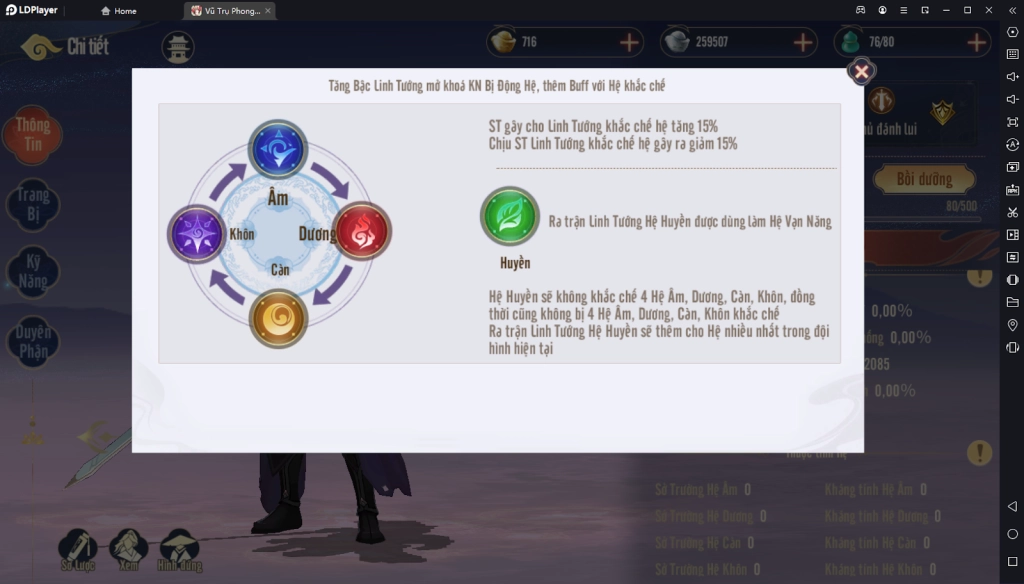Choose the Xem view icon
1024x584 pixels.
click(129, 548)
